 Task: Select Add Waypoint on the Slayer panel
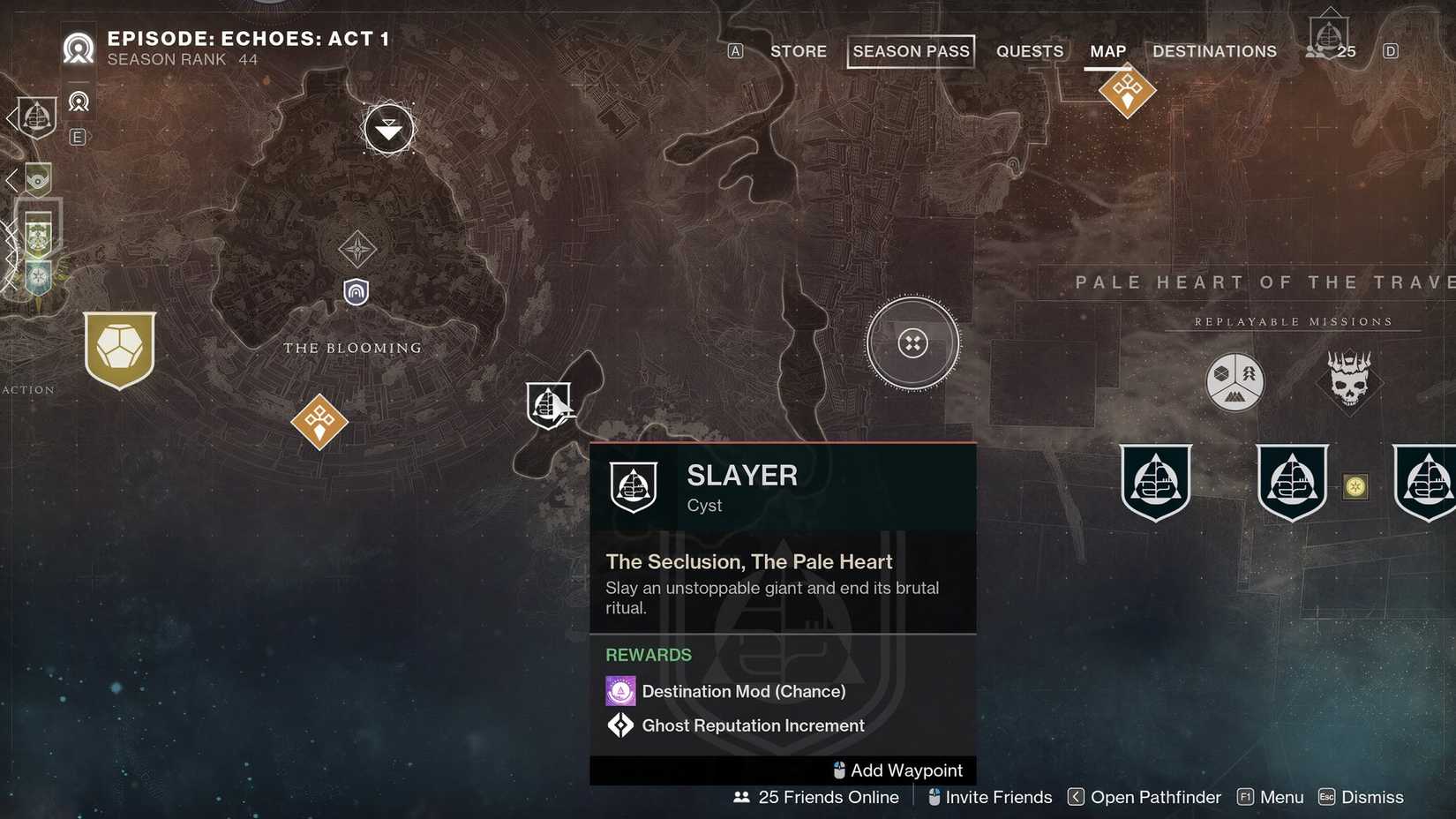(x=897, y=770)
